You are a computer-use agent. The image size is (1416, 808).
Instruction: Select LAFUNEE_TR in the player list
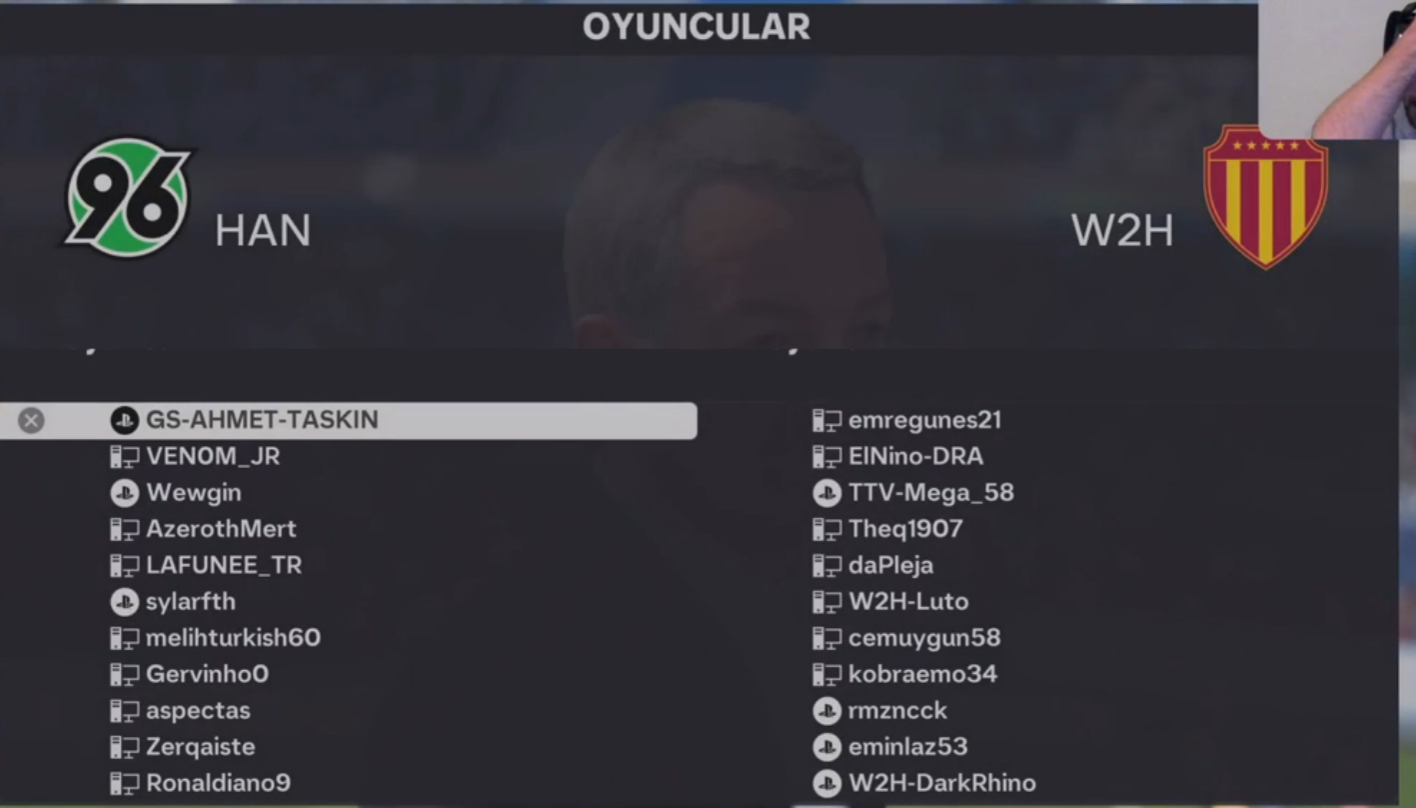click(223, 565)
